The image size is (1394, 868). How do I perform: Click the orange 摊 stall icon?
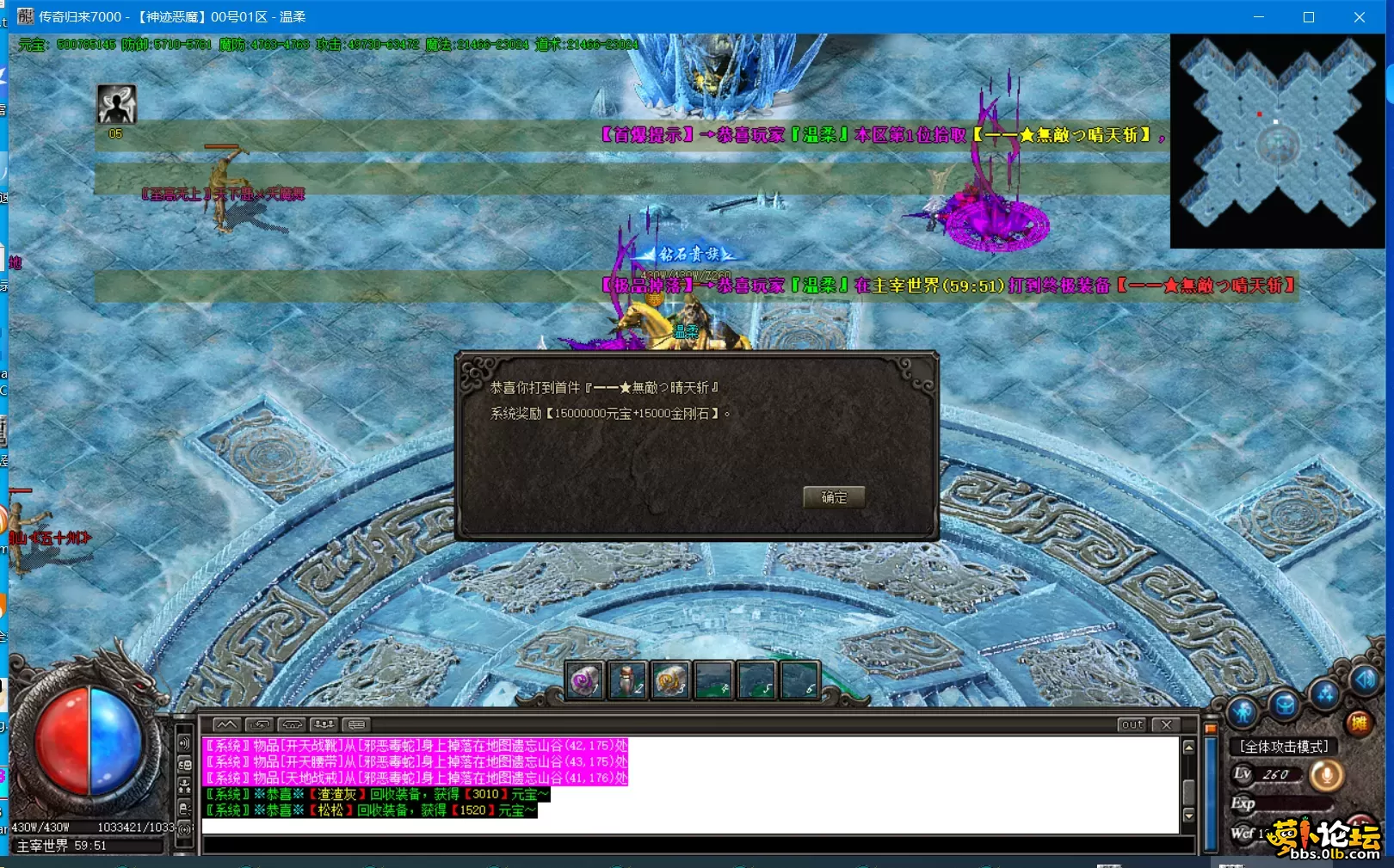point(1358,722)
